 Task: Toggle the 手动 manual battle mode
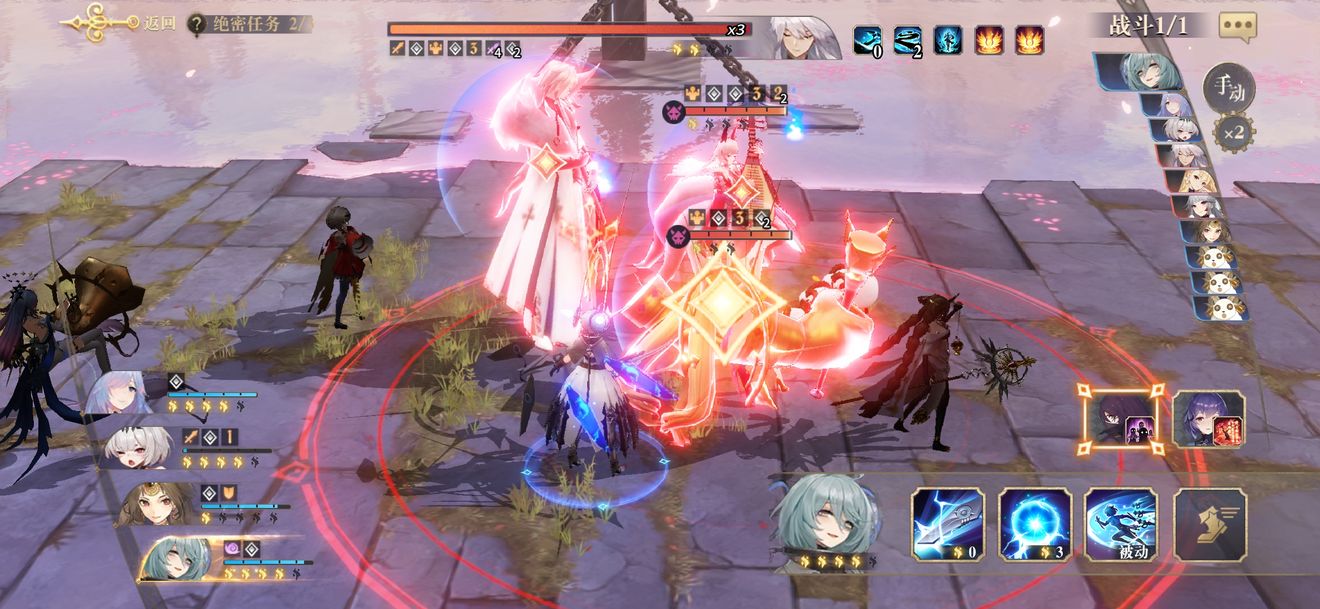tap(1228, 88)
